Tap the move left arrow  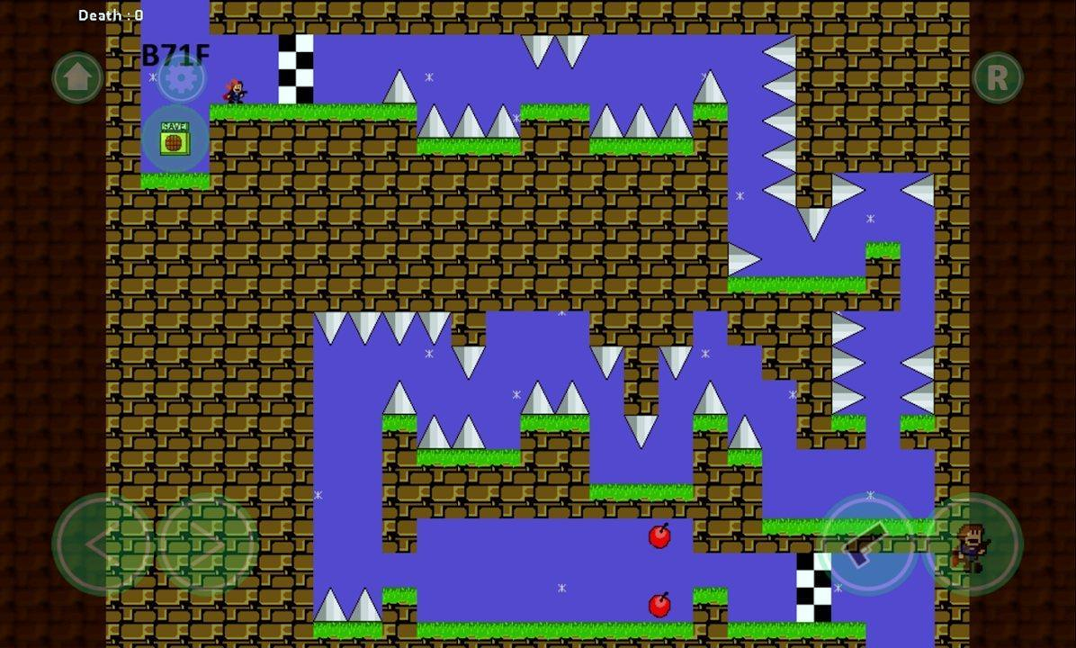(102, 545)
